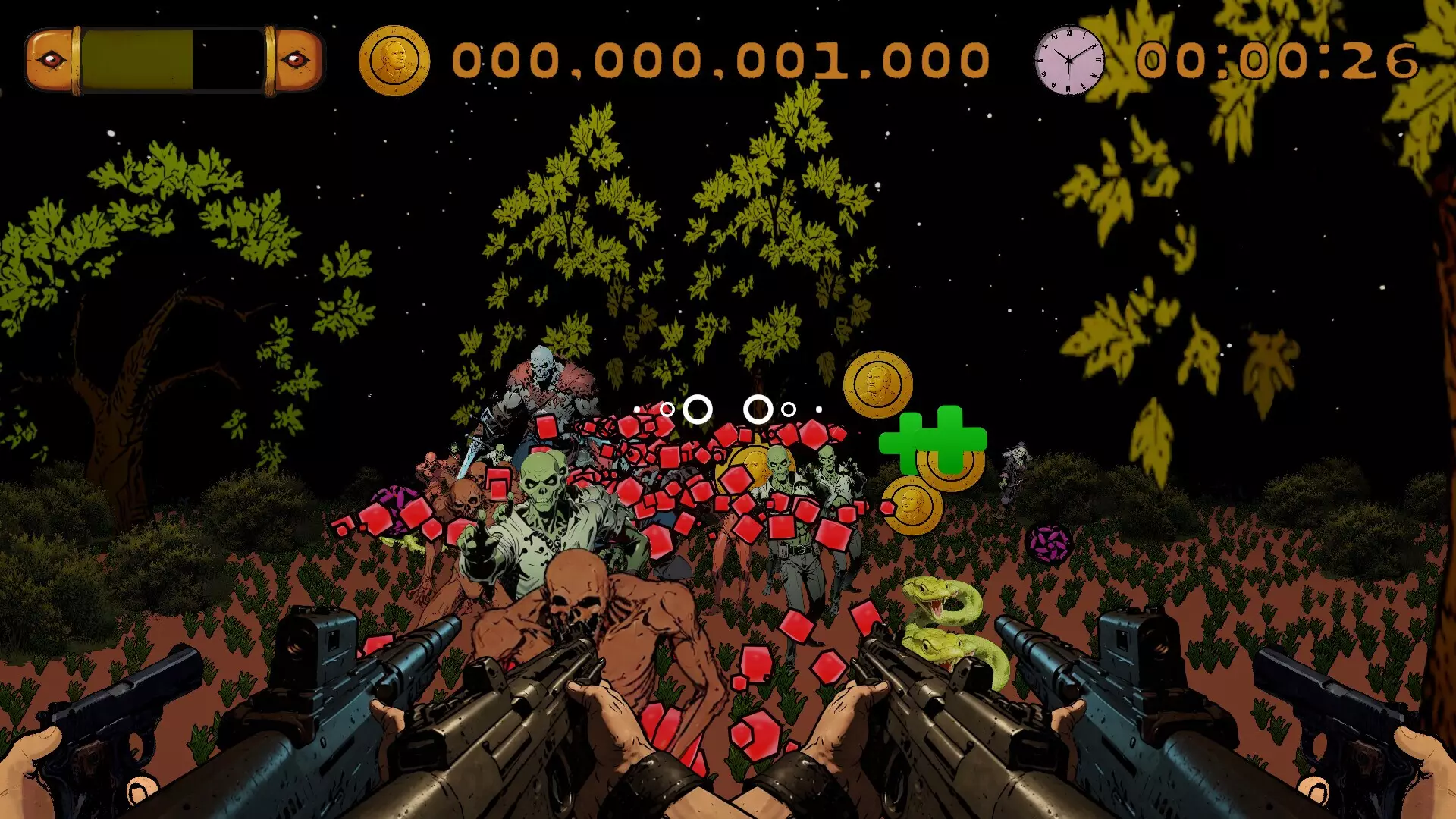The image size is (1456, 819).
Task: Click the lower gold coin pickup on the ground
Action: pyautogui.click(x=912, y=502)
